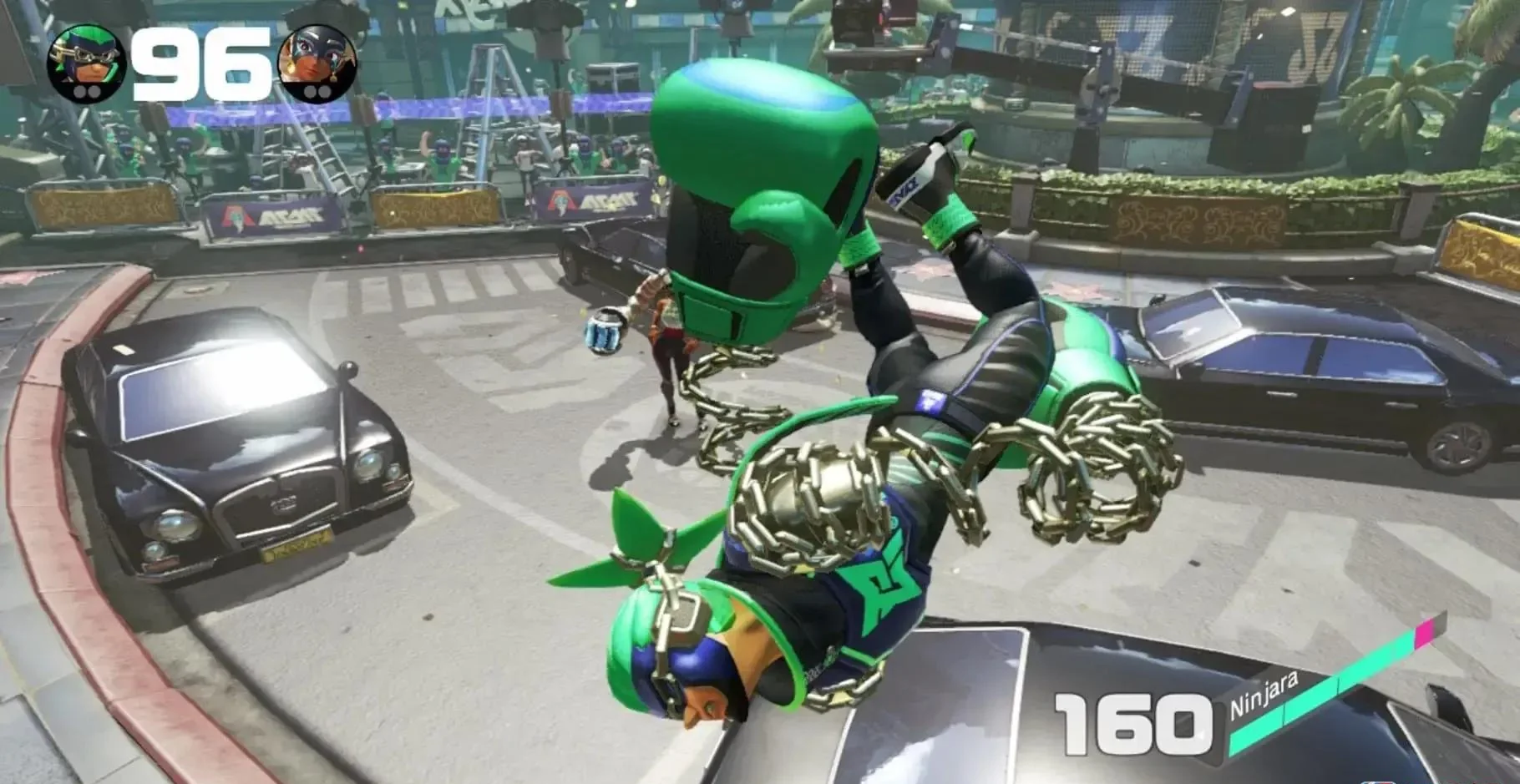Click the masked fighter portrait beside Ninjara
Screen dimensions: 1520x784
320,65
